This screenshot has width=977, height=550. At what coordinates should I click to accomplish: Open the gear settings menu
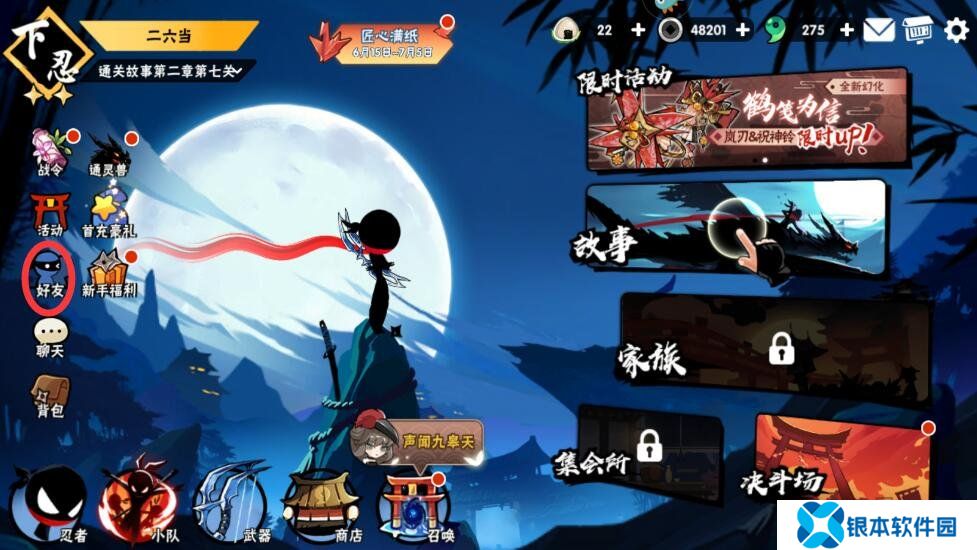pos(957,30)
